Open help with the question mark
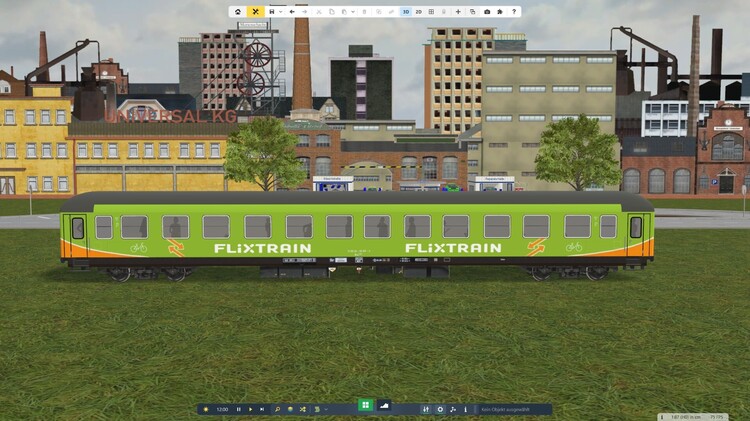This screenshot has width=750, height=421. [514, 12]
